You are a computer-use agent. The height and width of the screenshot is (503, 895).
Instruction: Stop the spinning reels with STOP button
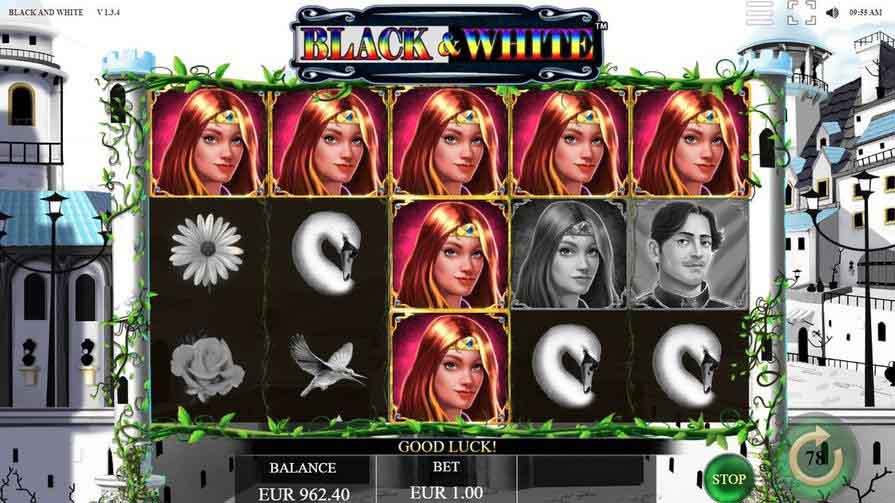click(729, 479)
